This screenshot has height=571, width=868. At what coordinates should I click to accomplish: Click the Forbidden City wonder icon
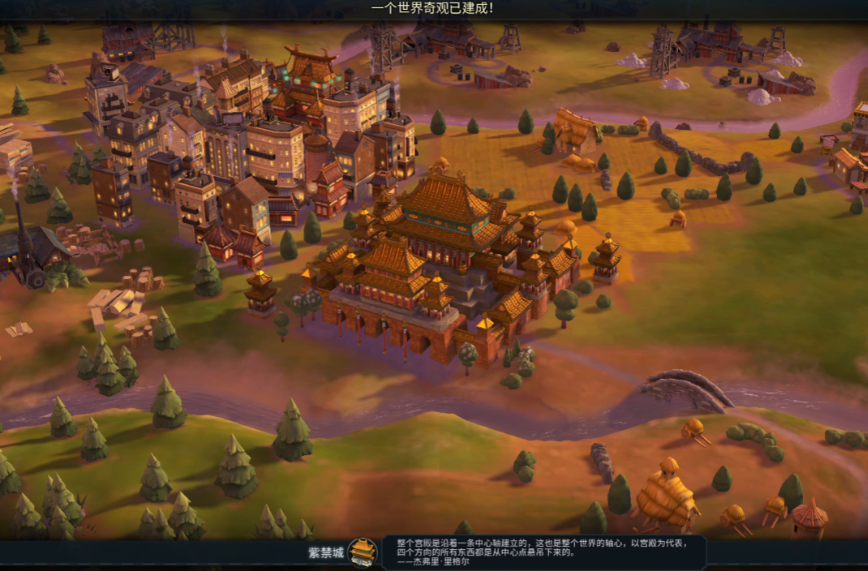point(362,552)
